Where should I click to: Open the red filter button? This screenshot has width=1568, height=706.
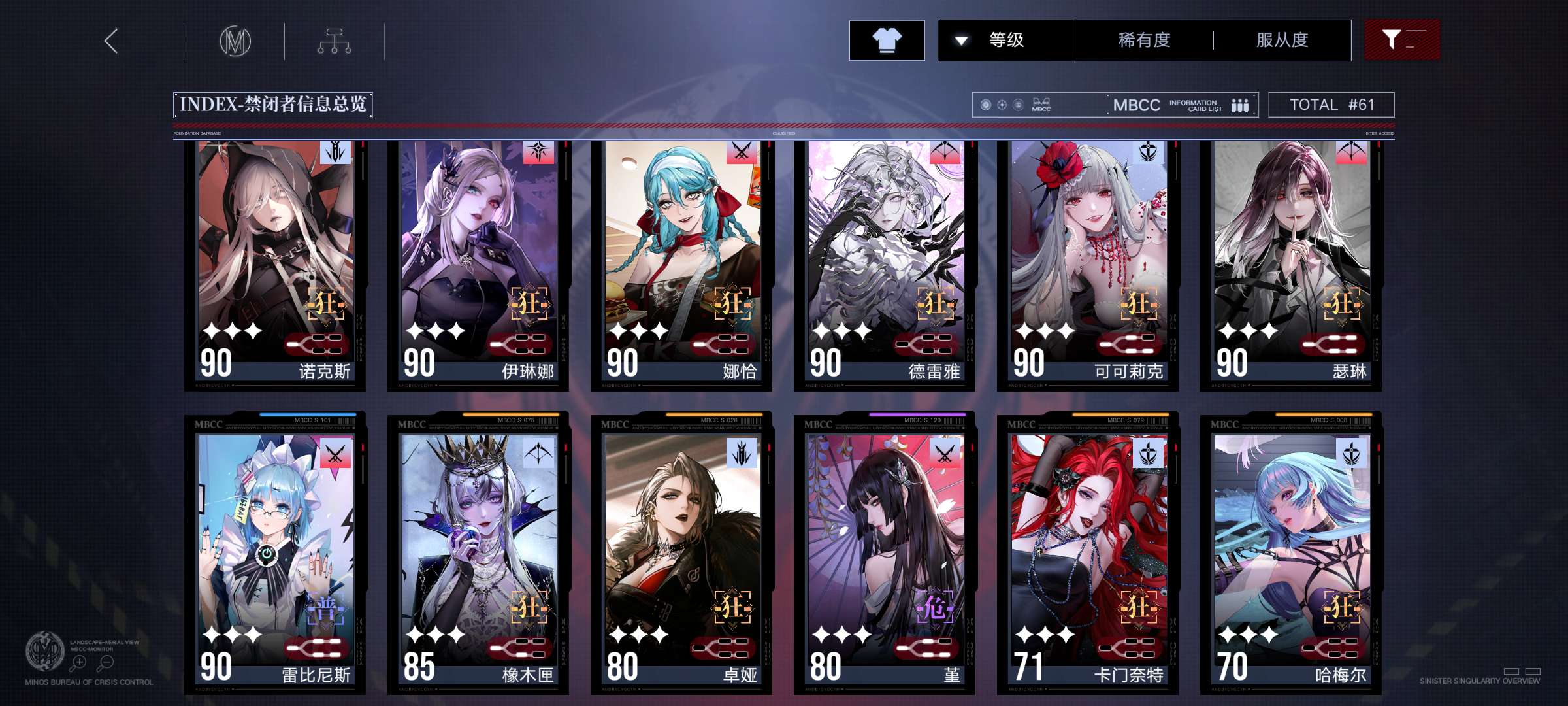[1401, 41]
